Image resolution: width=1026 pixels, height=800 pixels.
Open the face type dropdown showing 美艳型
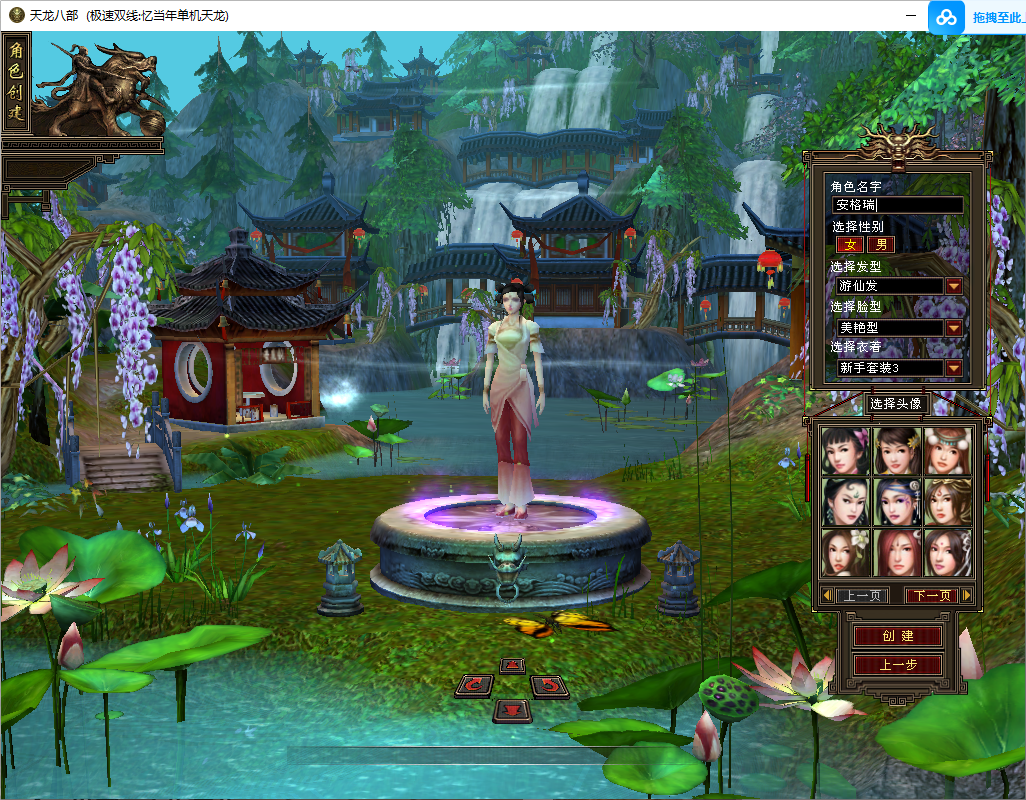click(x=954, y=327)
